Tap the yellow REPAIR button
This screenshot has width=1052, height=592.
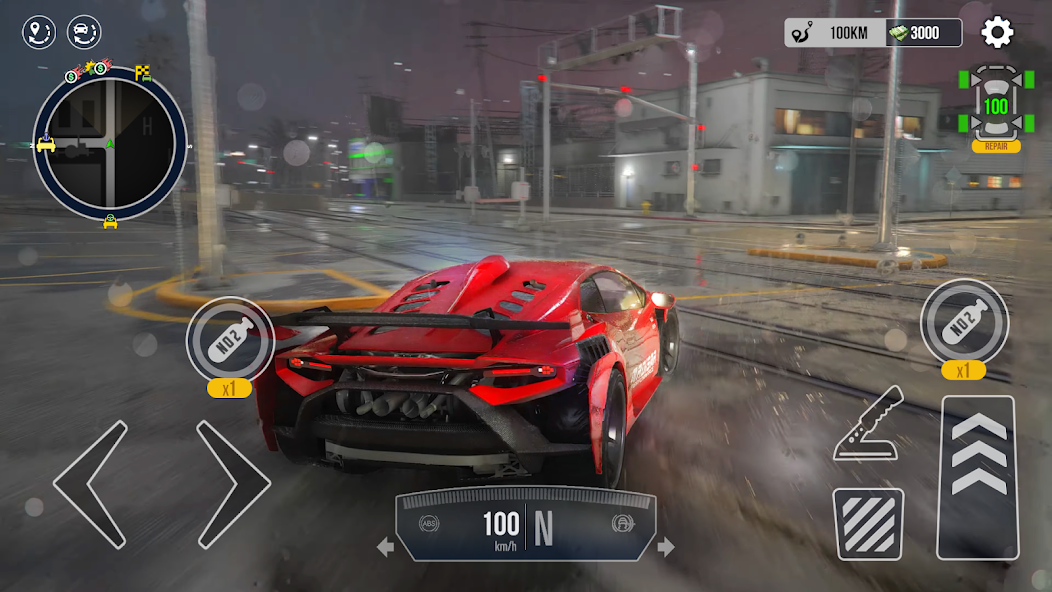(x=996, y=146)
